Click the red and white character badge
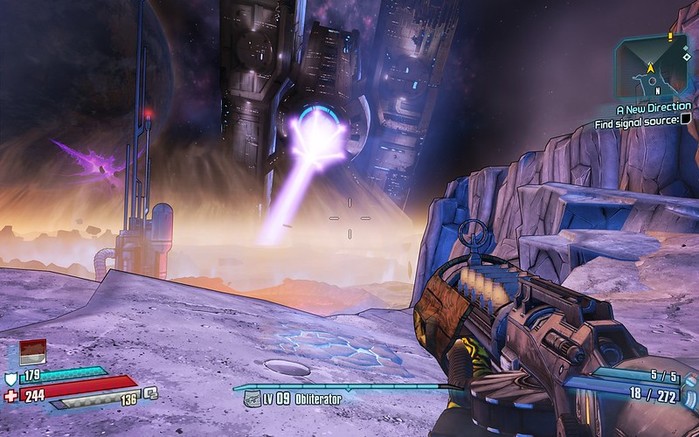 32,351
